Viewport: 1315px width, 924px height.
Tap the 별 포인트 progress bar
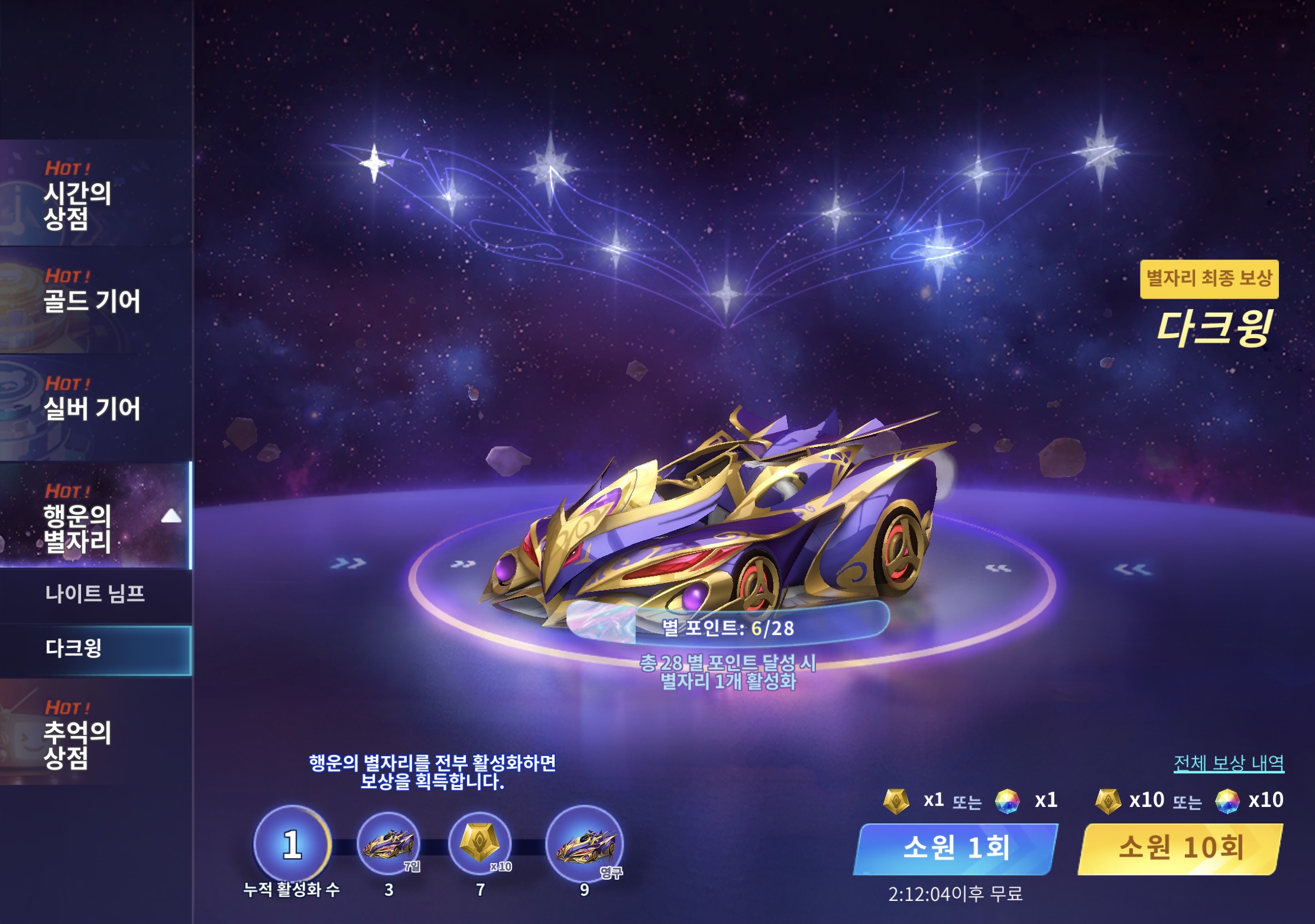(x=727, y=627)
